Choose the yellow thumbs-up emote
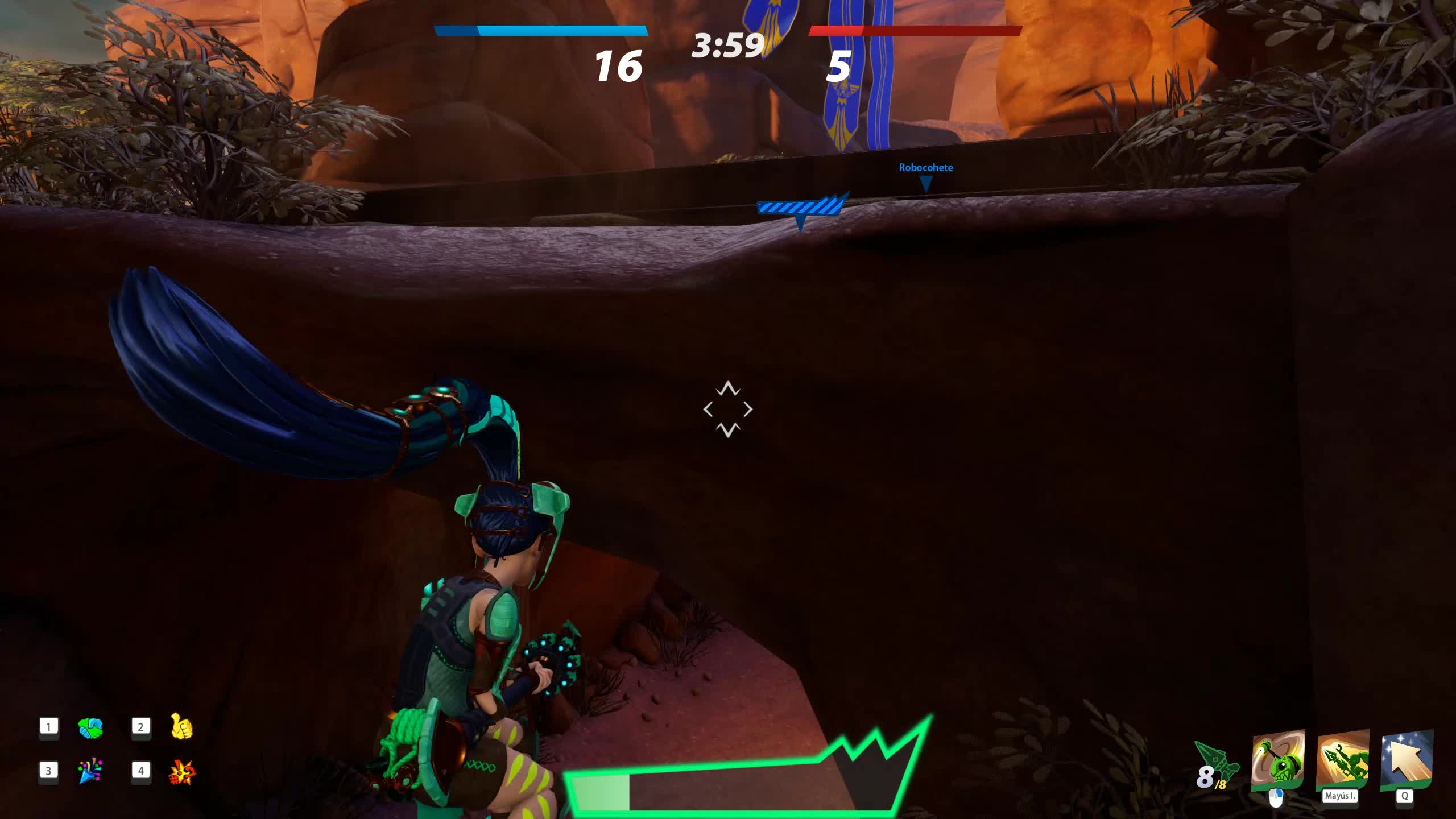The height and width of the screenshot is (819, 1456). 182,726
